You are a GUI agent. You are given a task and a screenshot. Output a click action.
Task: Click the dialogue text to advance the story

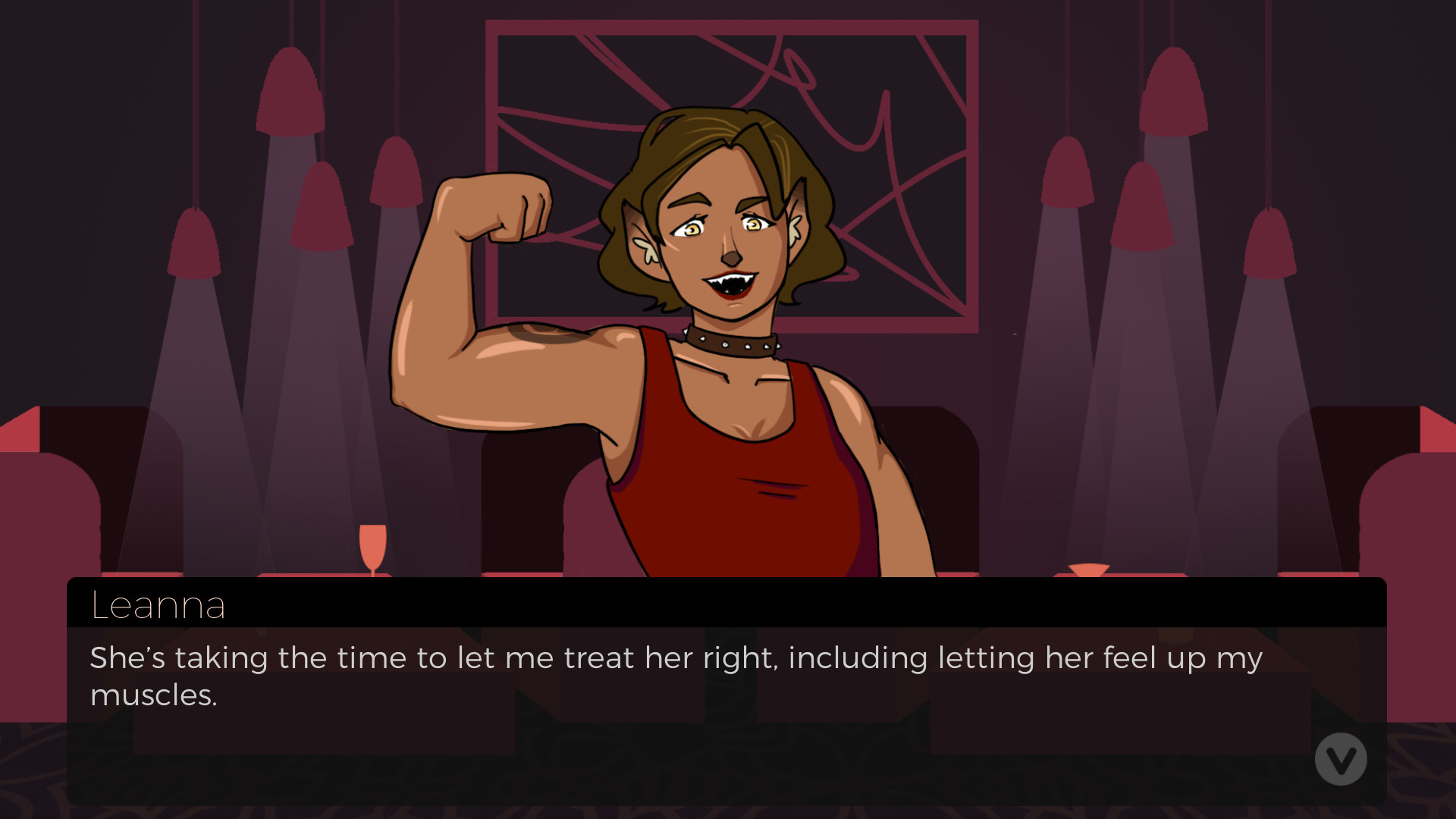[x=675, y=657]
